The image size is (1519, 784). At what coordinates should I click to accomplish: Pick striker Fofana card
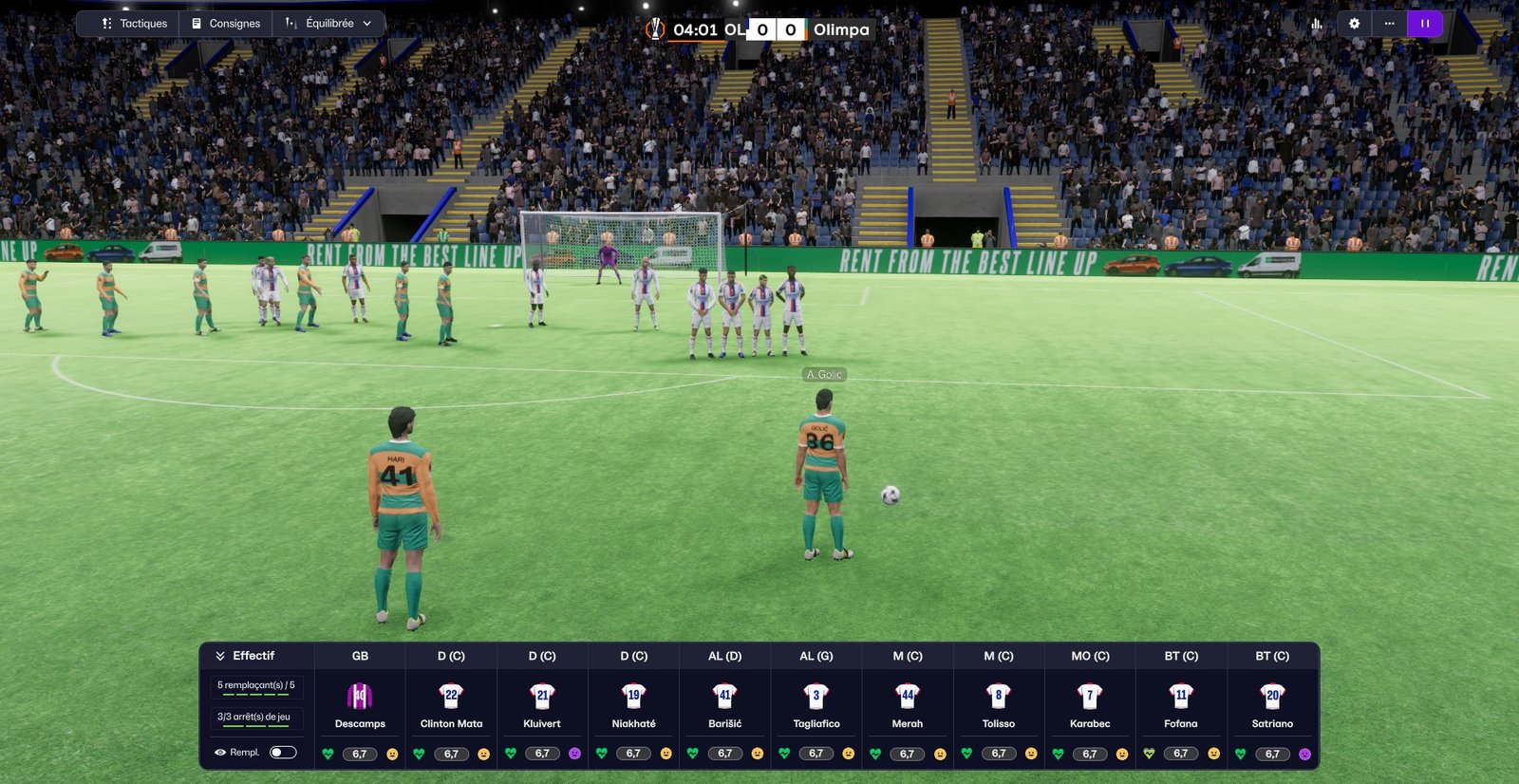(1181, 705)
